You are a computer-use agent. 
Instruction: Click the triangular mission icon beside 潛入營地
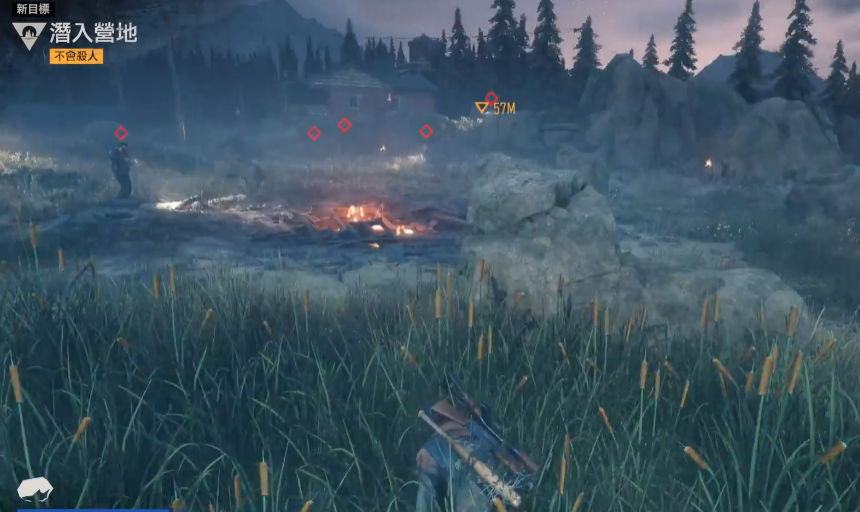pyautogui.click(x=29, y=36)
